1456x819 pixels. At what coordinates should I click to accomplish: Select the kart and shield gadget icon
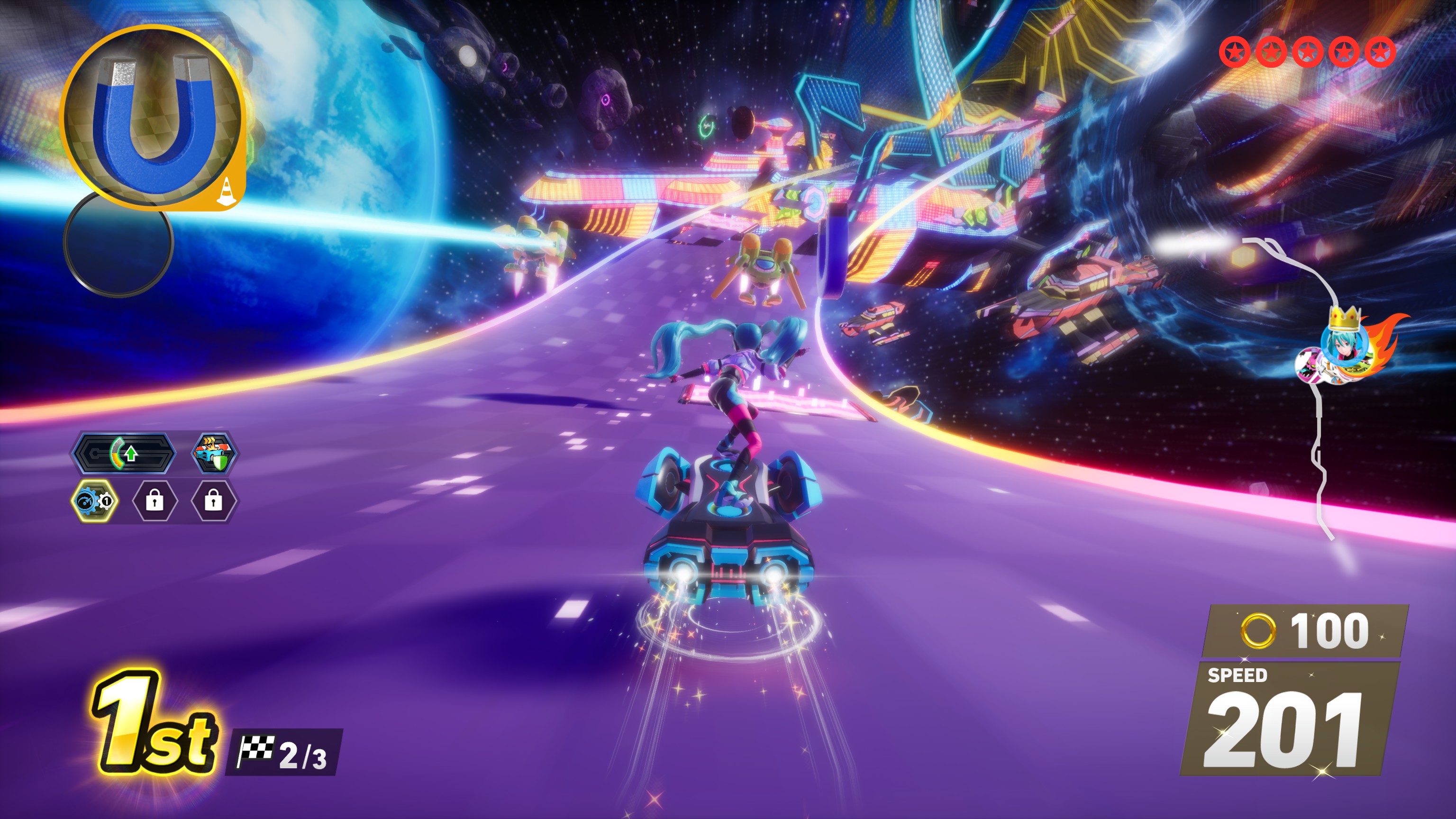[214, 453]
